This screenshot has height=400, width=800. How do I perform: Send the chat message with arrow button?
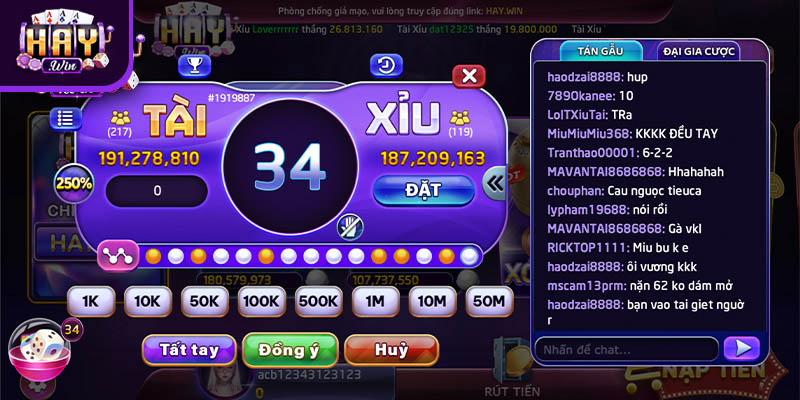[741, 349]
